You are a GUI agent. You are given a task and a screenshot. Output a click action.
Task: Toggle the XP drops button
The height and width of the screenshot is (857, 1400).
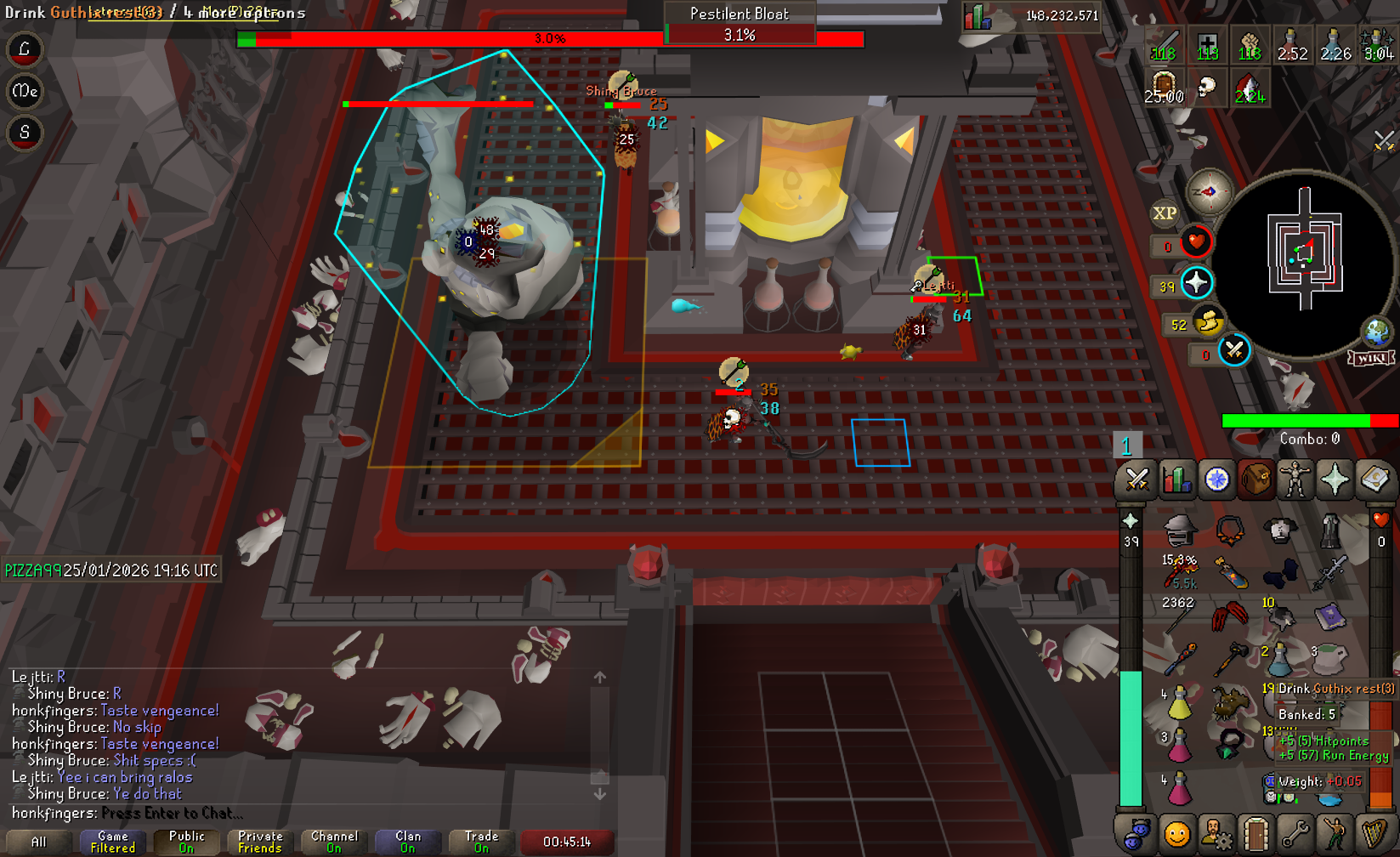coord(1165,213)
